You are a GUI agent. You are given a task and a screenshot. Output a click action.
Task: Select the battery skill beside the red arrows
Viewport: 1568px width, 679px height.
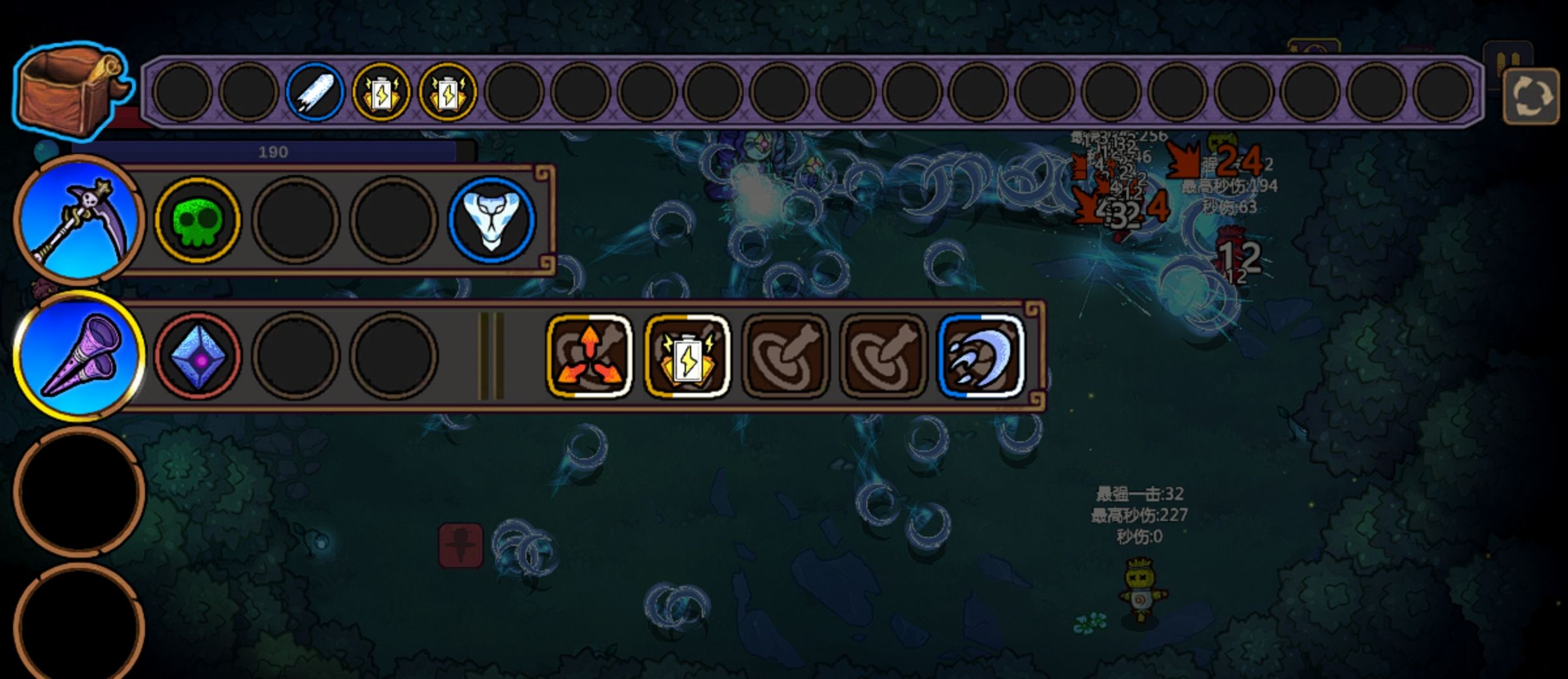click(687, 356)
